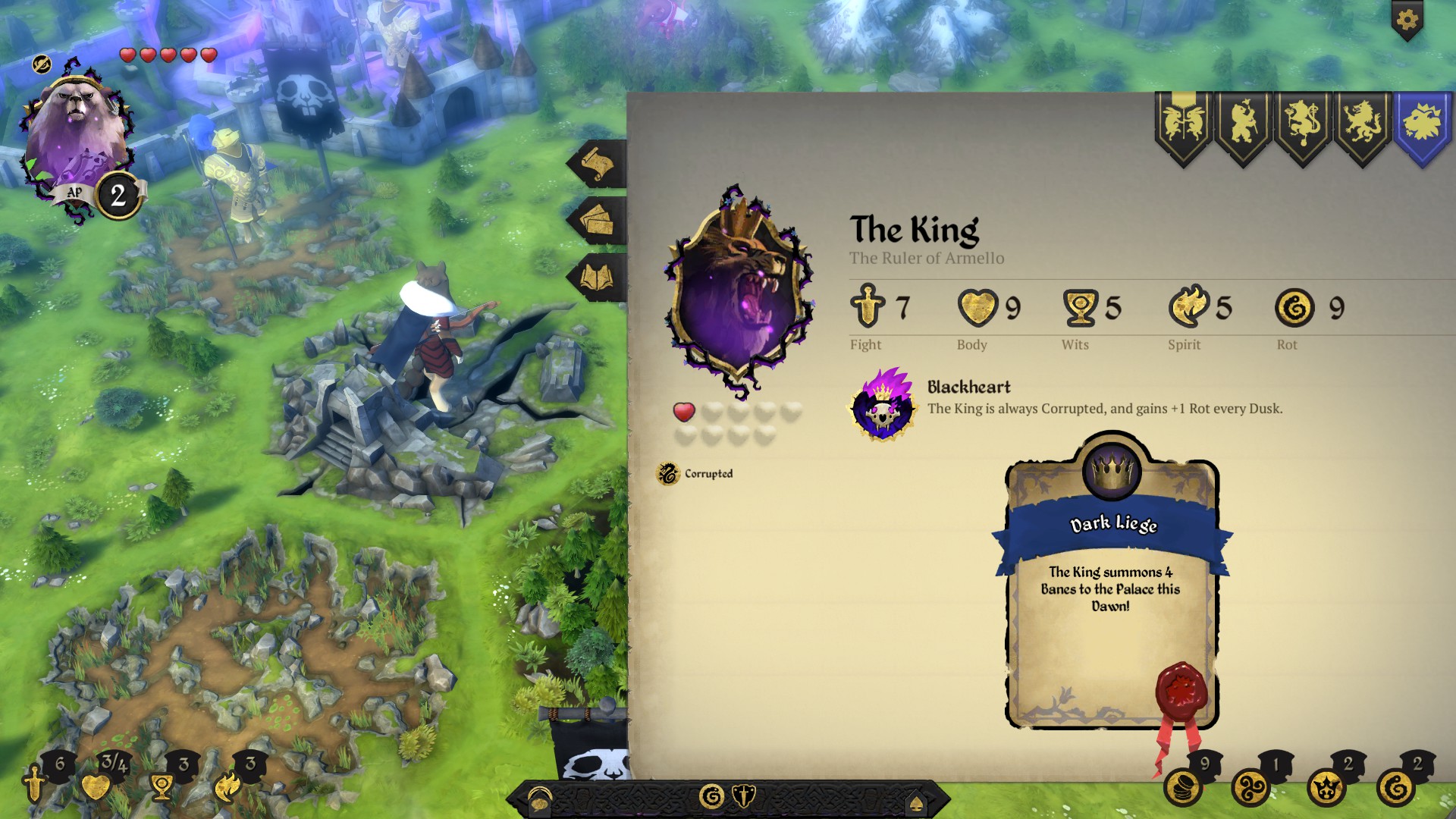Click the spade icon on the bottom bar

pos(916,802)
